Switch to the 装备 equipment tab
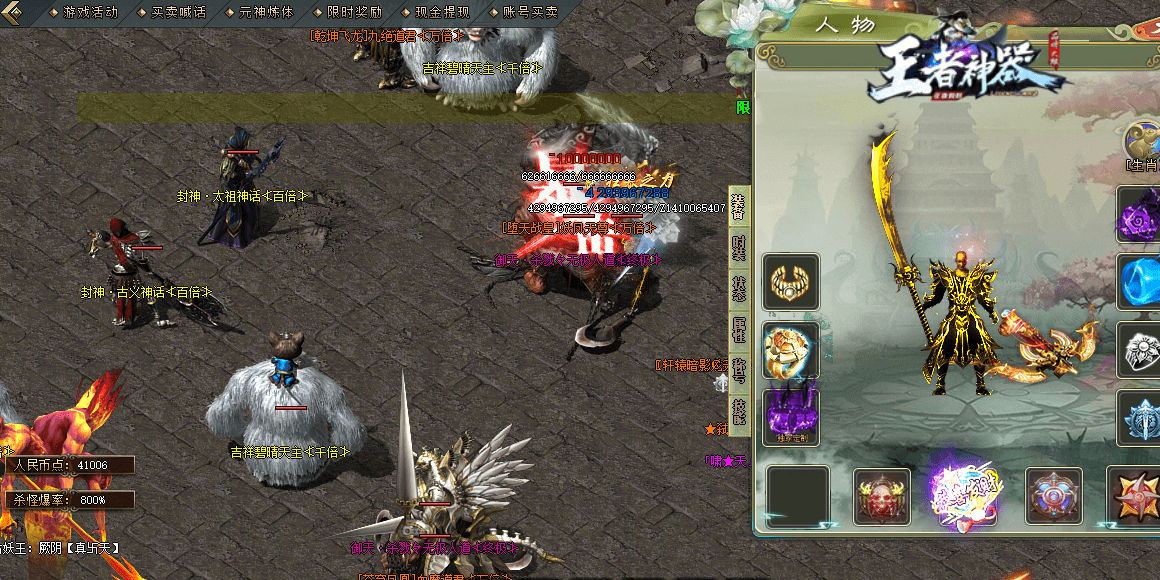 [x=739, y=205]
